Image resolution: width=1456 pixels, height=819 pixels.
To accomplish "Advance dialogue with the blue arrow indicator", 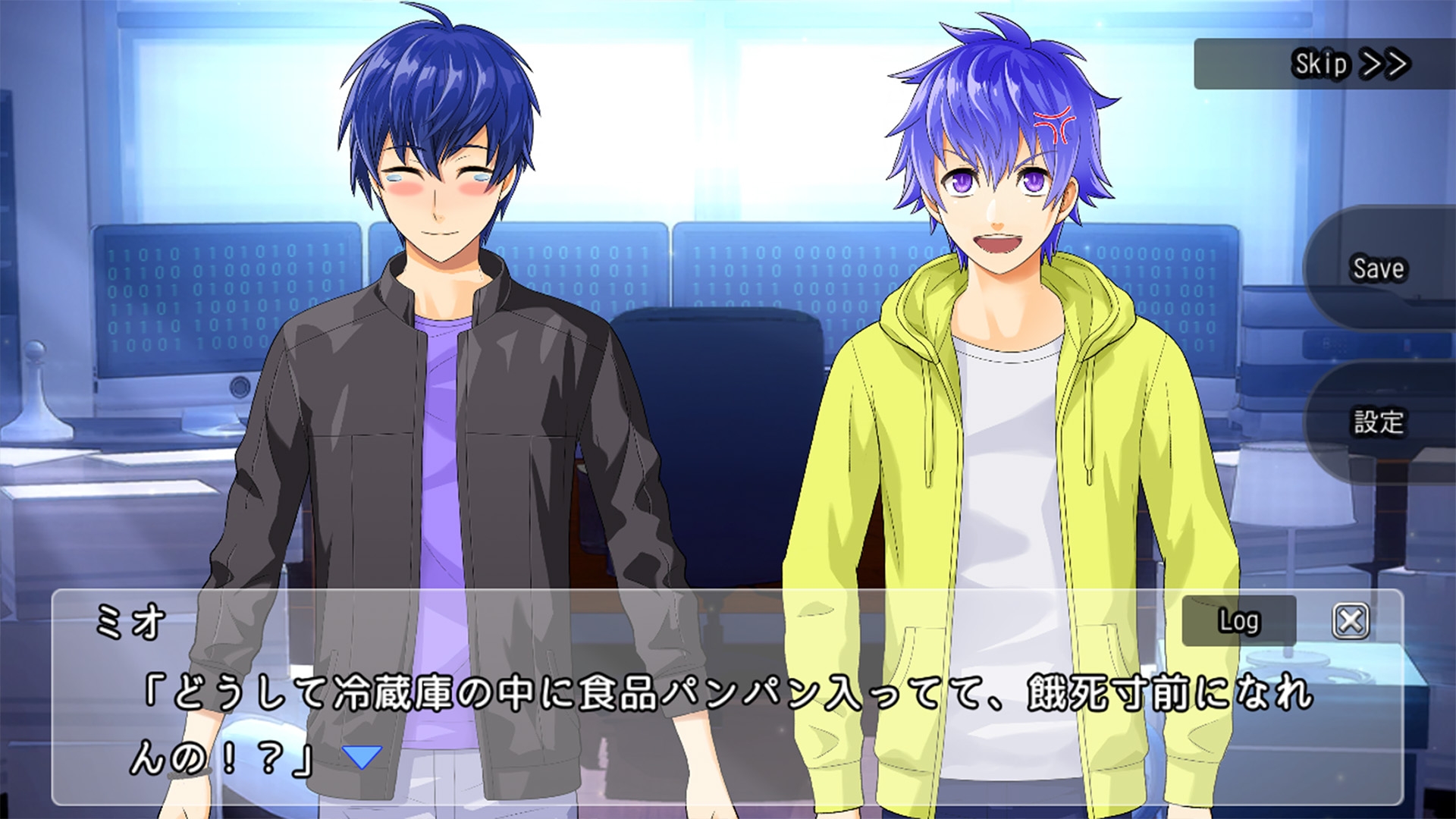I will [362, 756].
